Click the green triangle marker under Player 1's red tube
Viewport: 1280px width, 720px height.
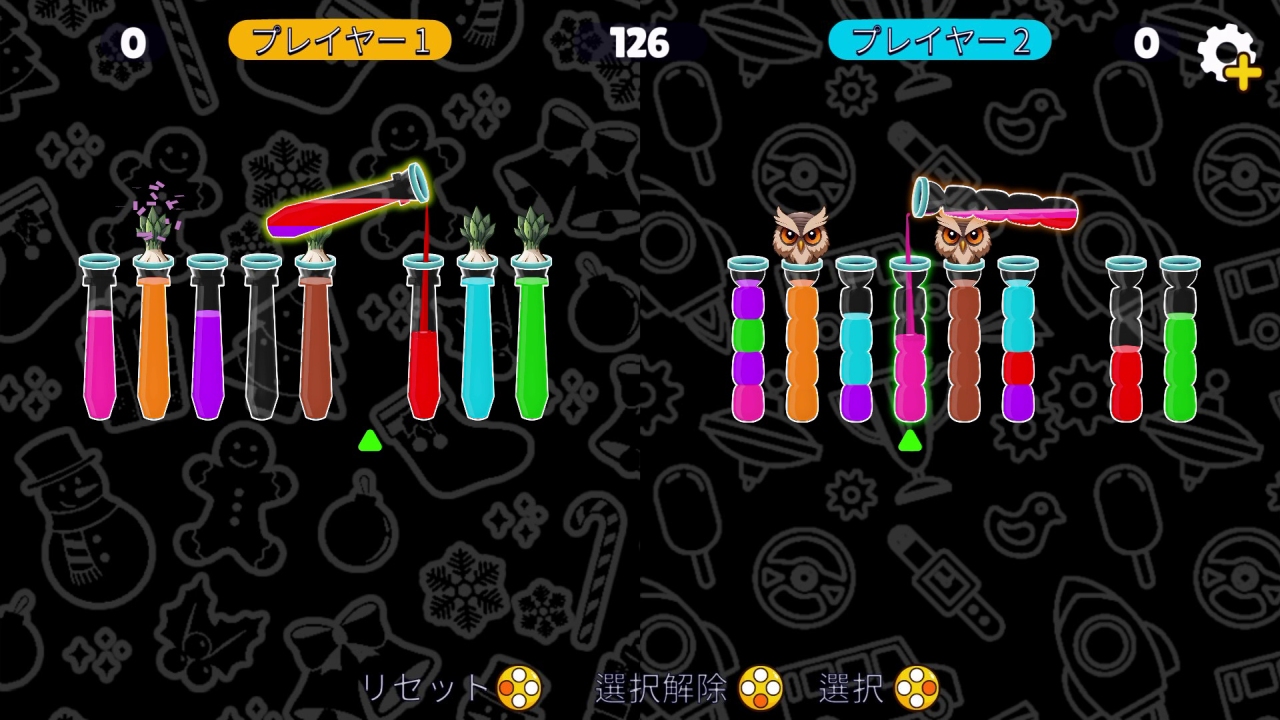tap(369, 441)
